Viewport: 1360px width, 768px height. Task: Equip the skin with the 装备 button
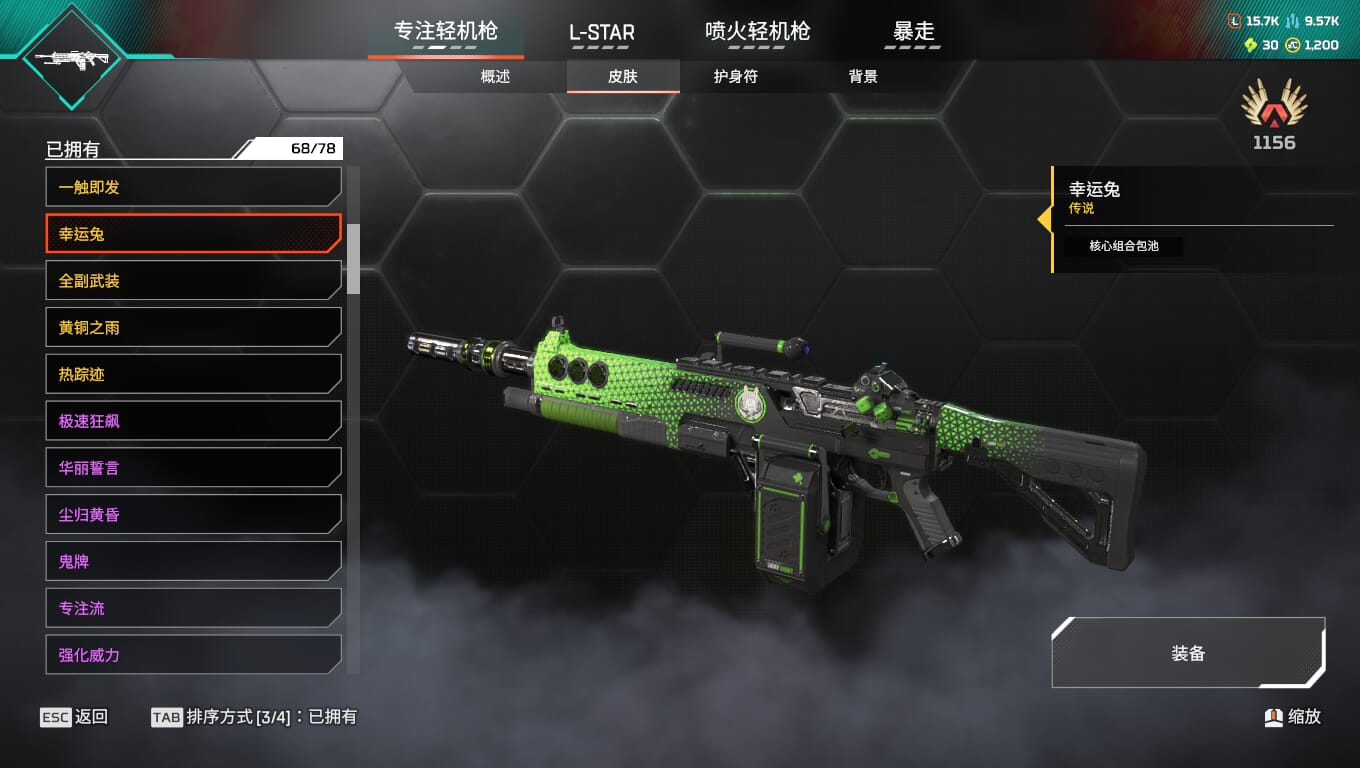coord(1188,653)
